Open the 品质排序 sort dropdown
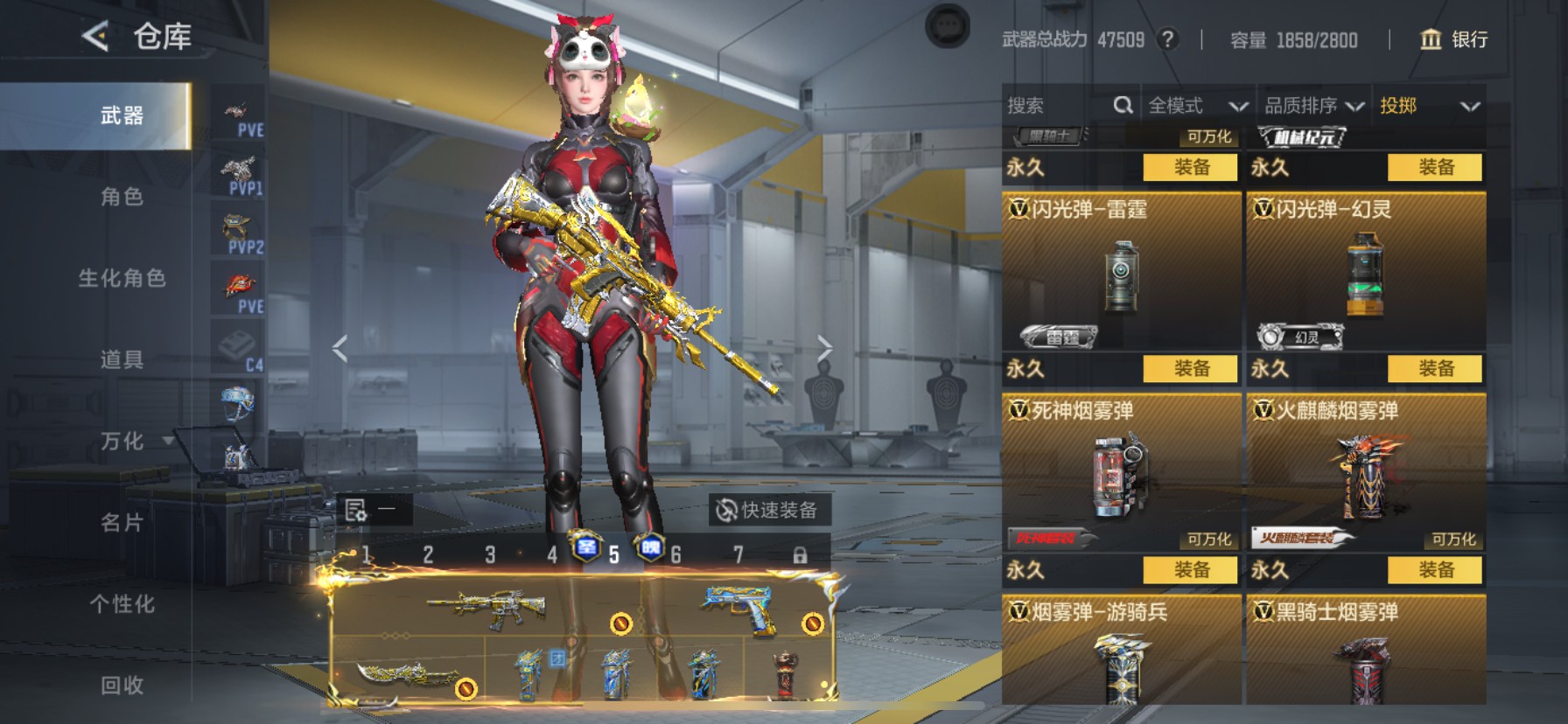 tap(1313, 106)
